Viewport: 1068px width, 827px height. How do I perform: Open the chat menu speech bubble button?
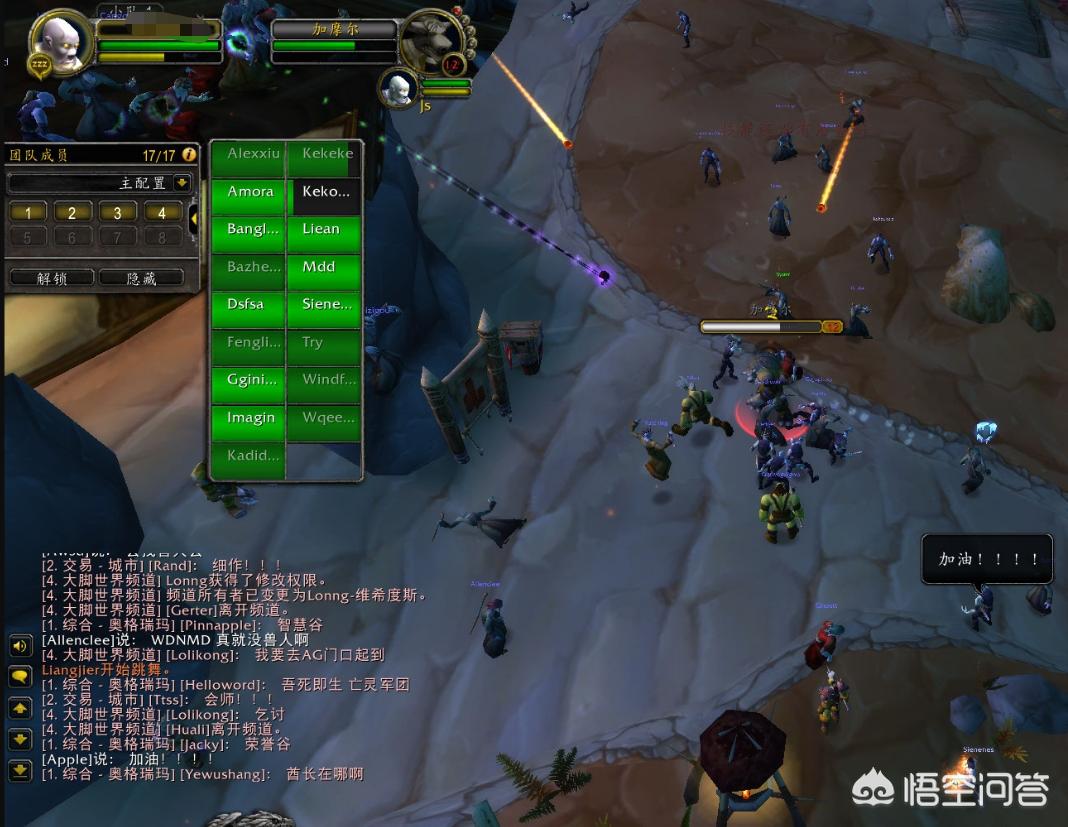20,677
